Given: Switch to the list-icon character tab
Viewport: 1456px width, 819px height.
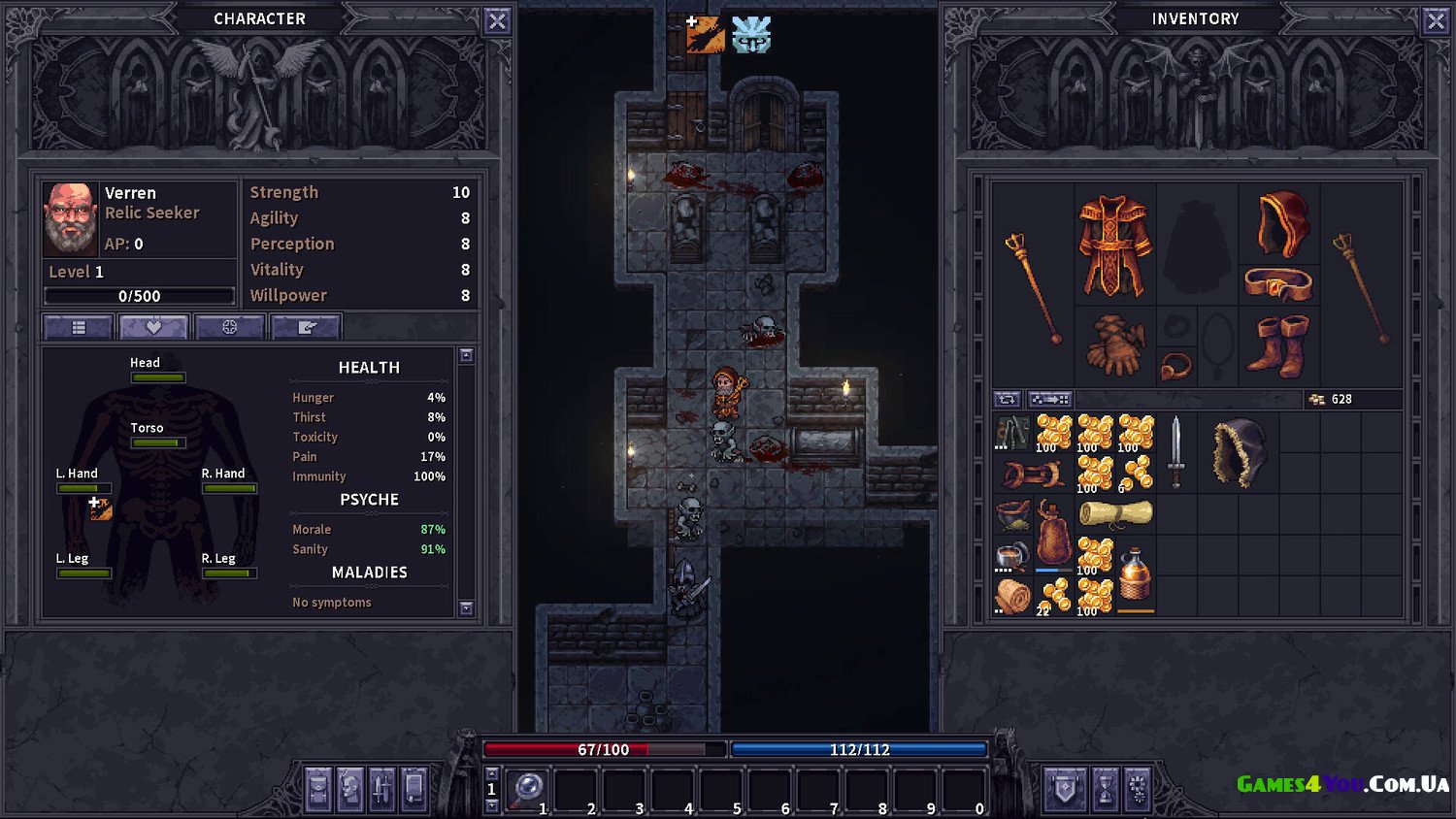Looking at the screenshot, I should [x=79, y=327].
